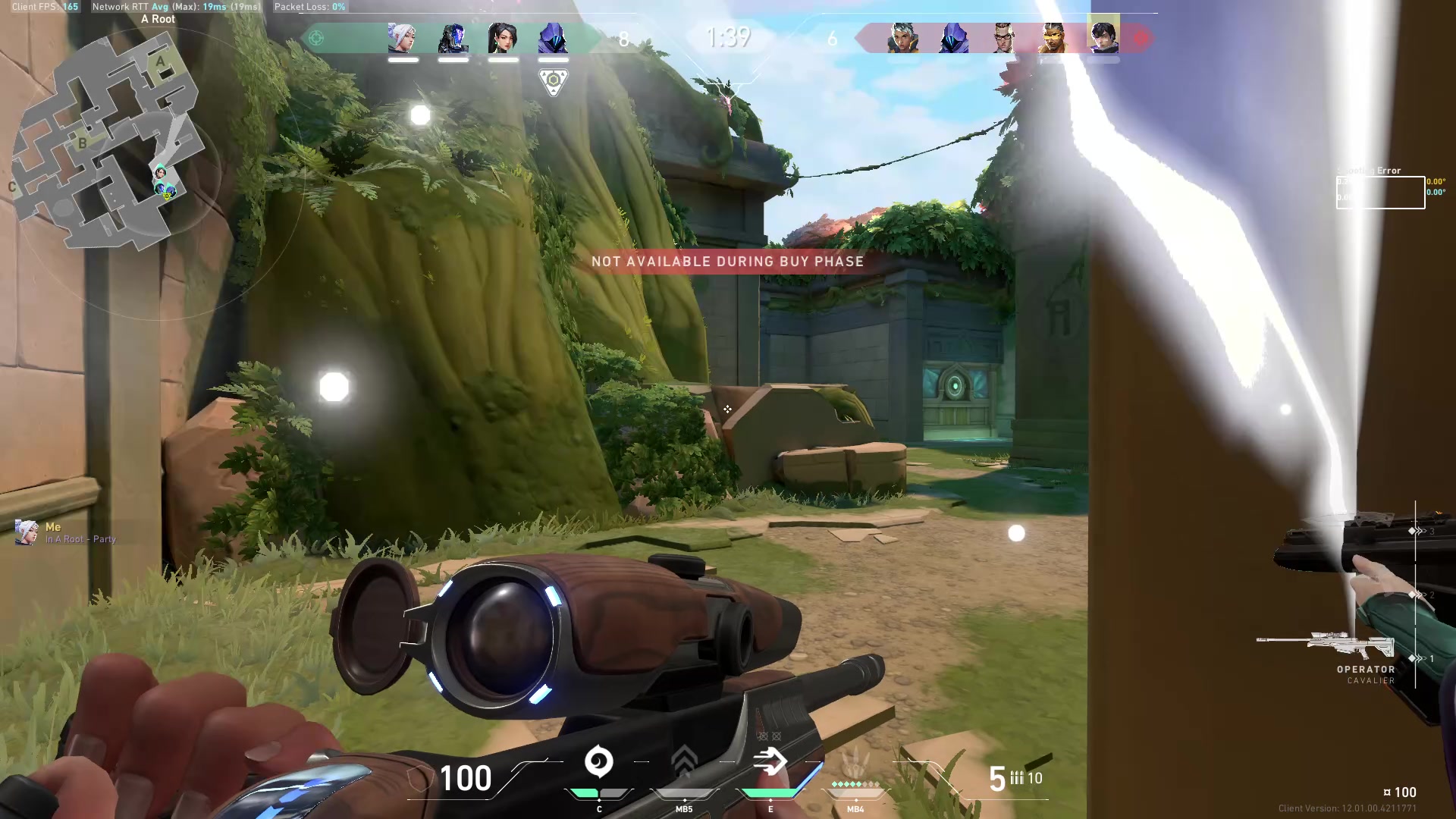Use the Updraft chevron ability

pos(684,762)
